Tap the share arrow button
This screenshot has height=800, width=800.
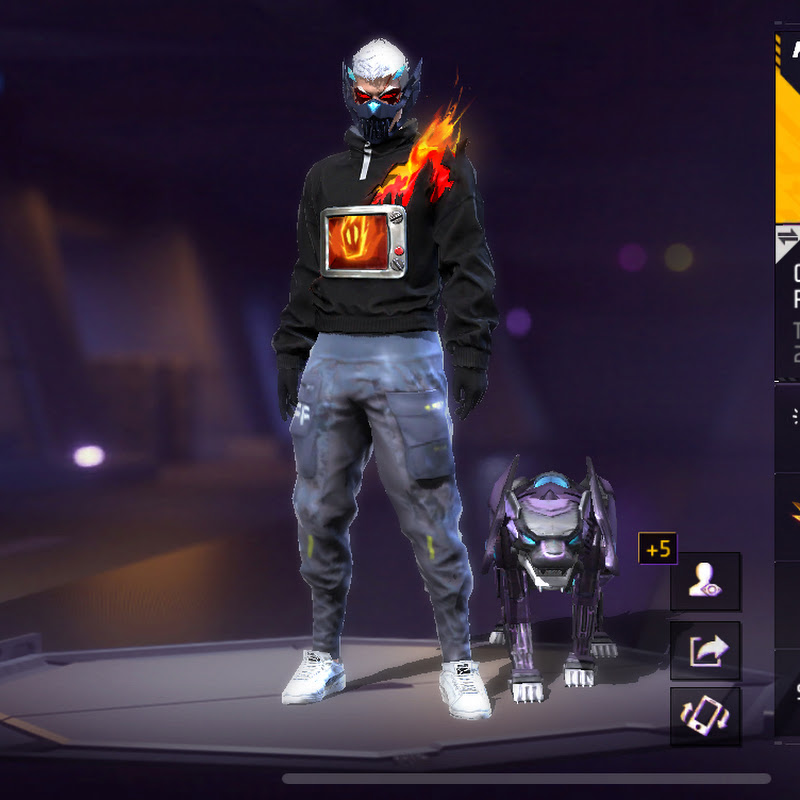point(705,651)
